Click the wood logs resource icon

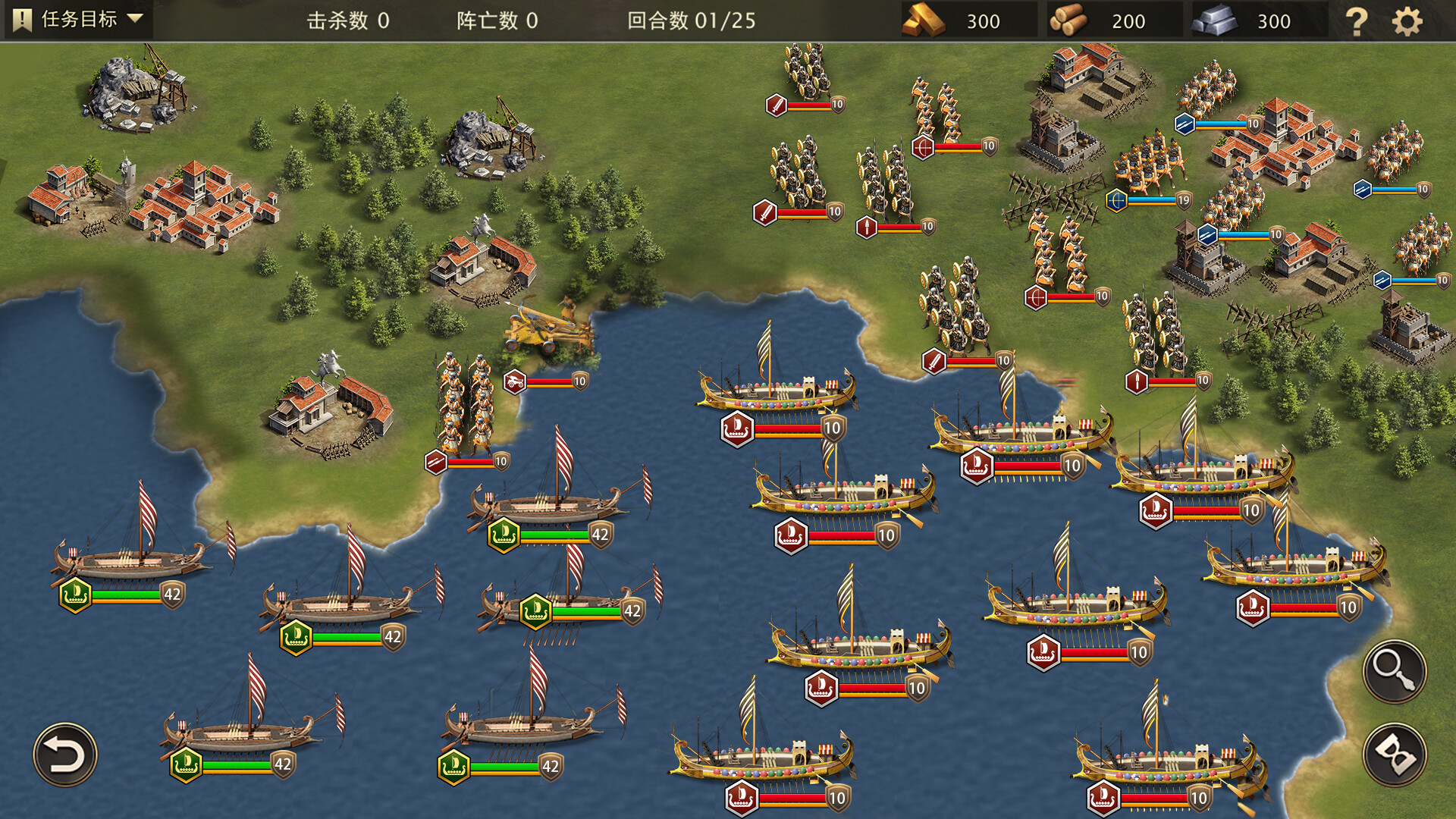(1071, 20)
